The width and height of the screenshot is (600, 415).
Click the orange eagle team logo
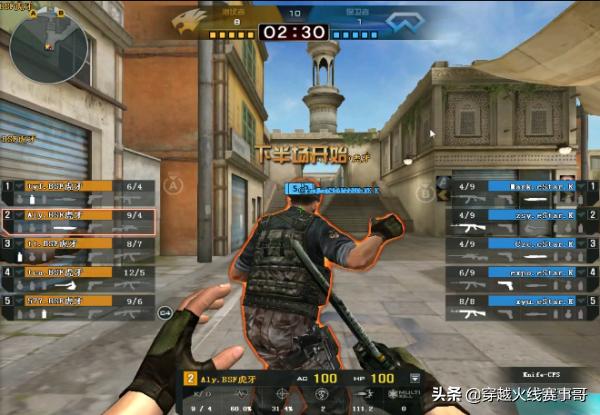click(190, 21)
